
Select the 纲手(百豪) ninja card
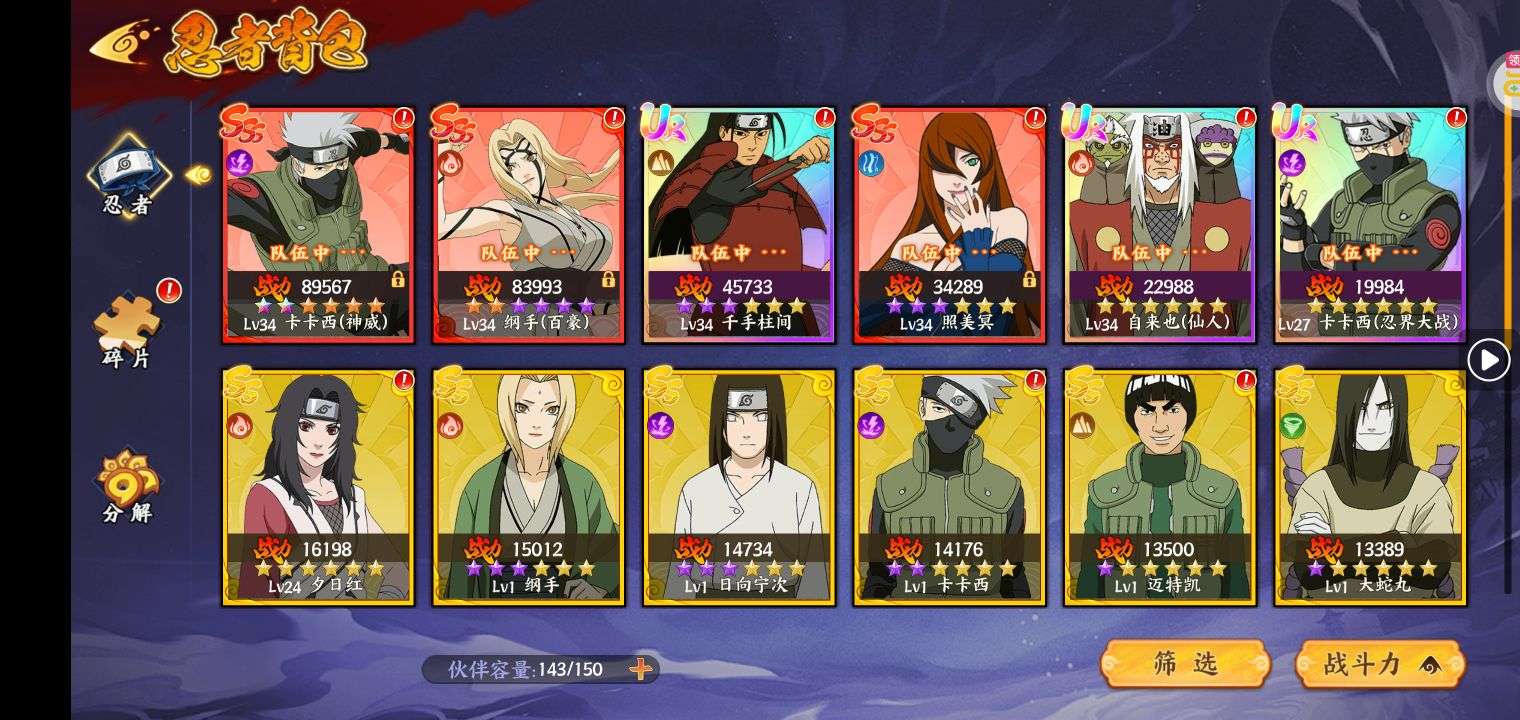(x=529, y=225)
